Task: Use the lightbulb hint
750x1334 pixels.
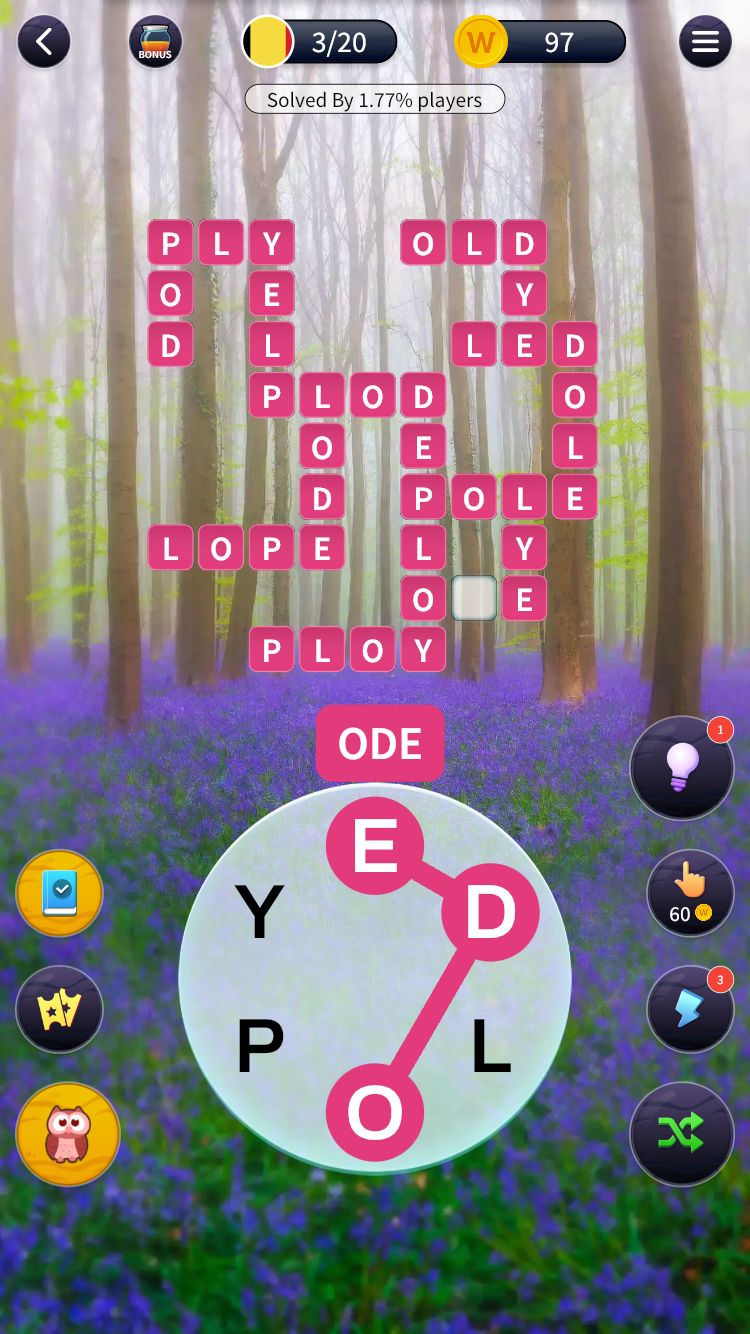Action: pyautogui.click(x=682, y=768)
